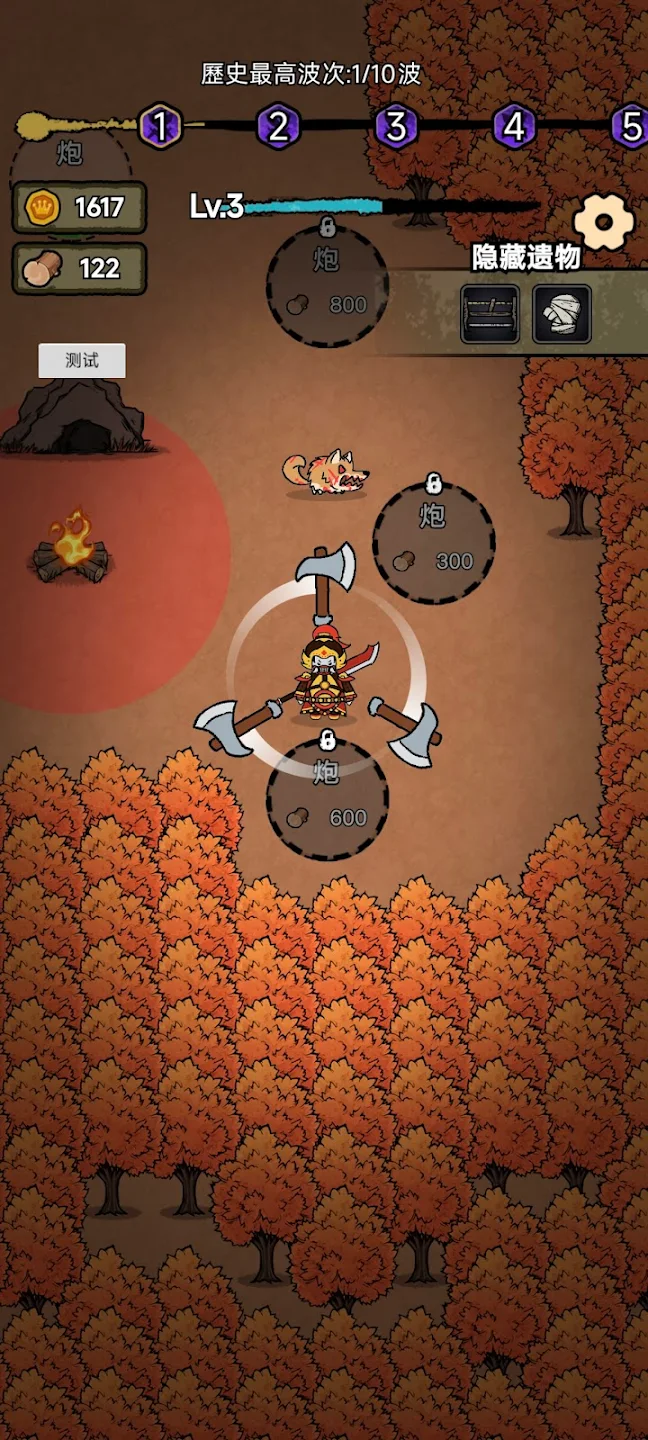Click the 测试 test button

click(x=82, y=361)
